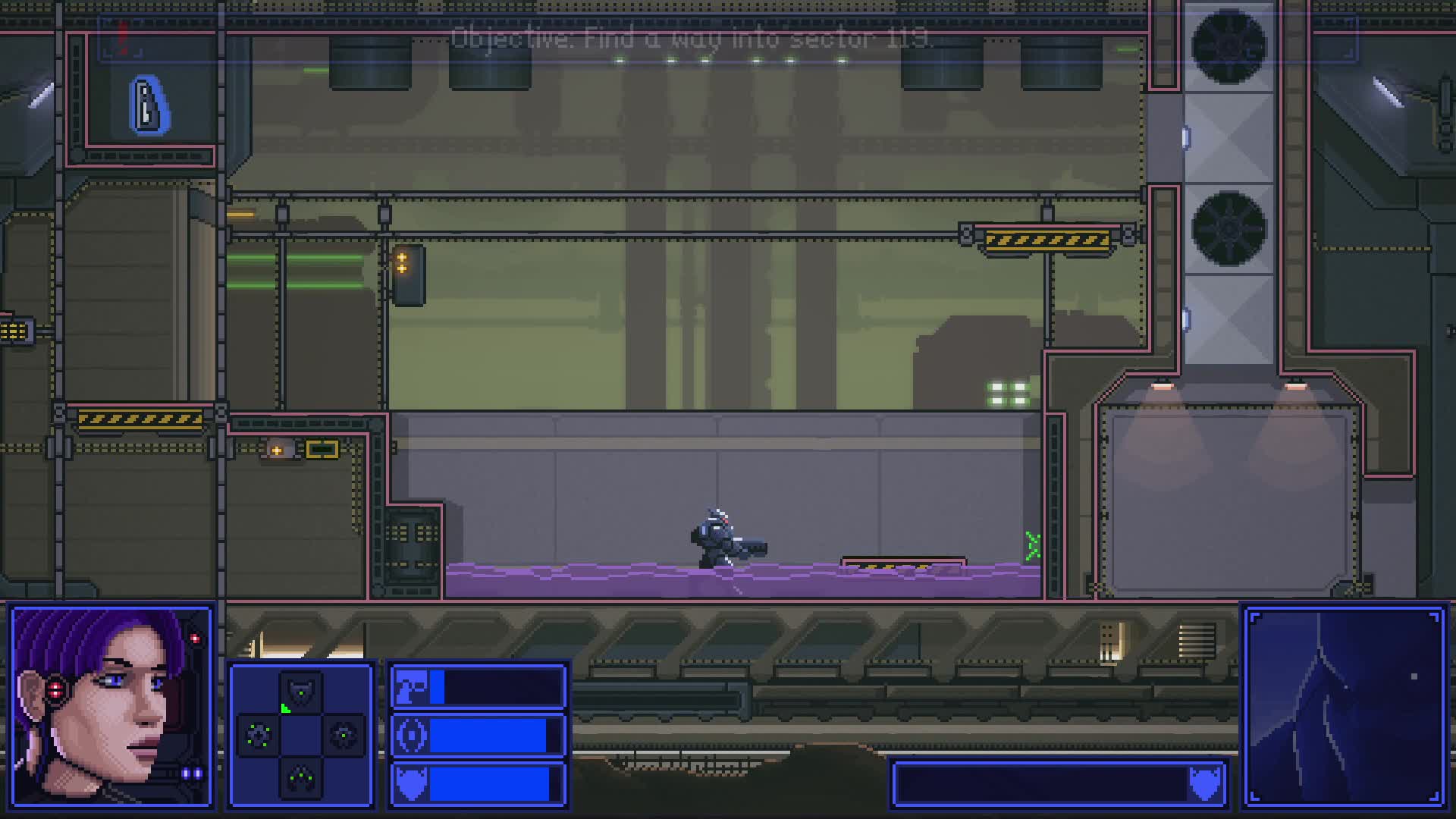Select the right gear ability icon
The height and width of the screenshot is (819, 1456).
coord(344,734)
